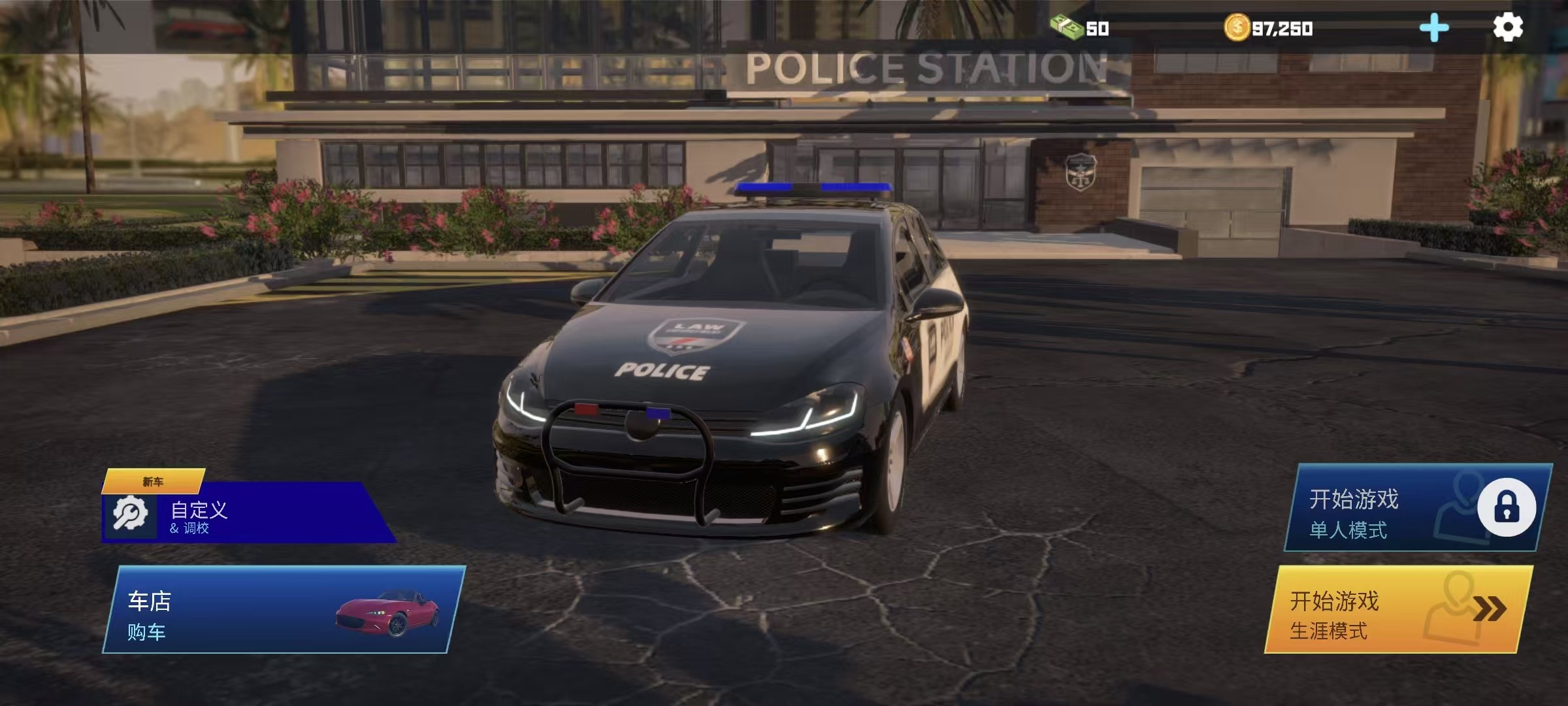Start the locked 单人模式 single-player mode

click(x=1416, y=509)
